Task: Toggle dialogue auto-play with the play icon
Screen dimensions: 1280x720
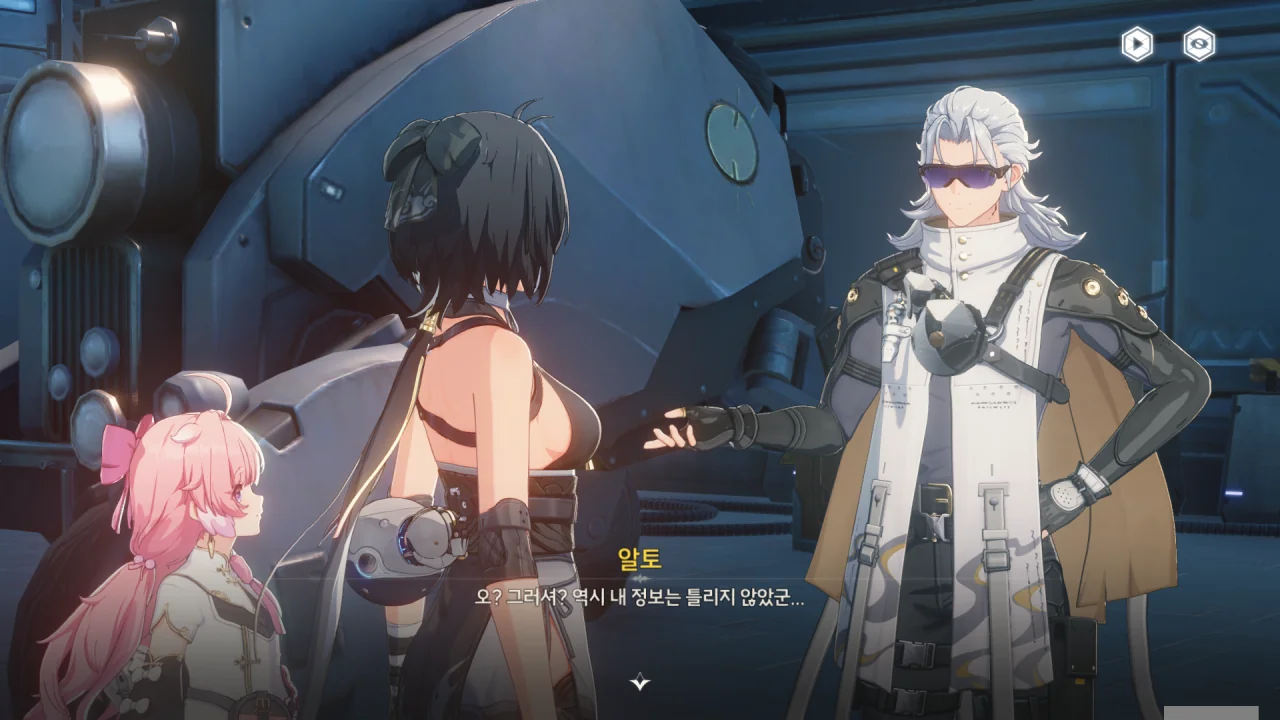Action: [1137, 44]
